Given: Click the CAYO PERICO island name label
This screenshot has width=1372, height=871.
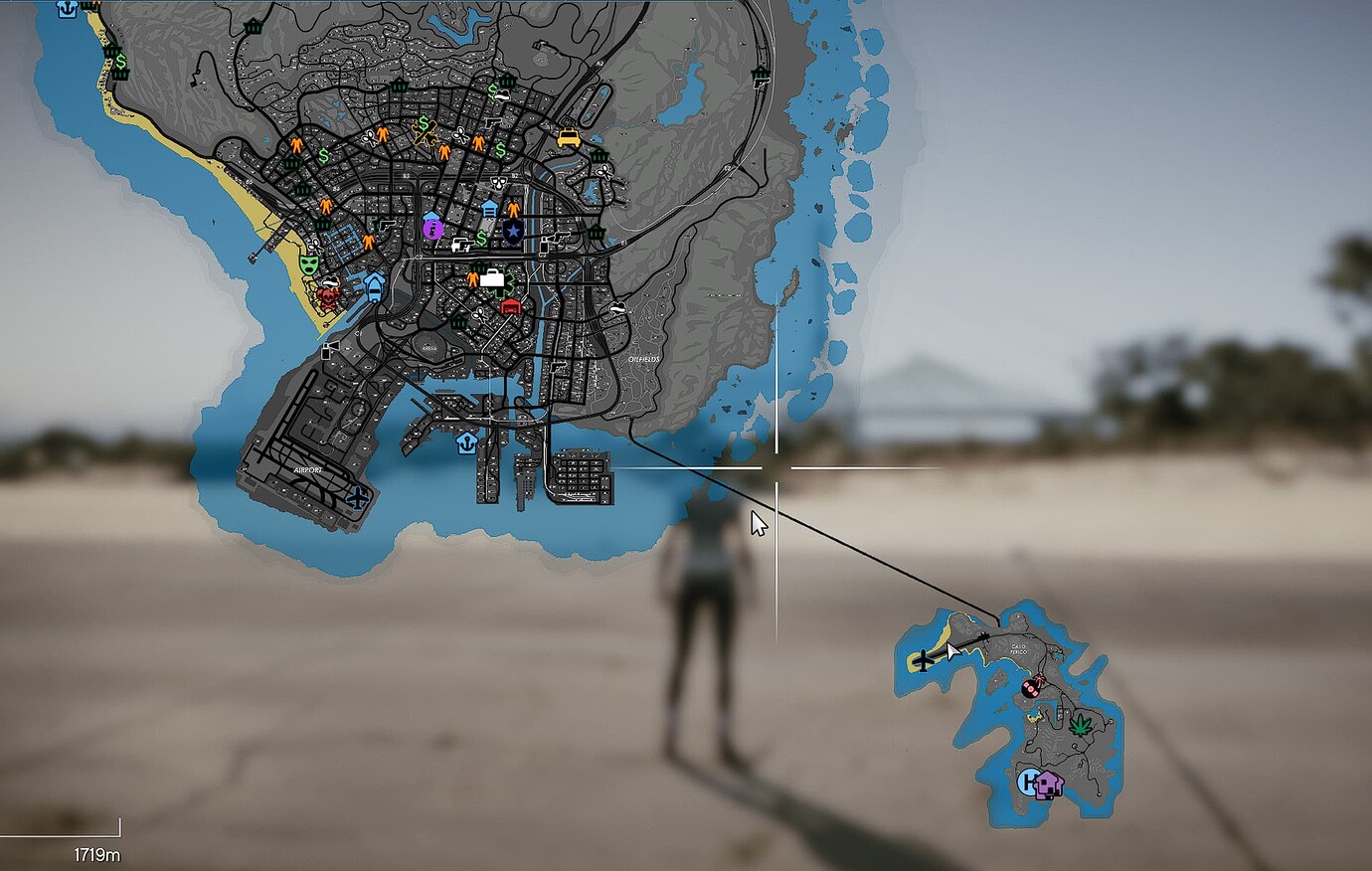Looking at the screenshot, I should [1018, 649].
